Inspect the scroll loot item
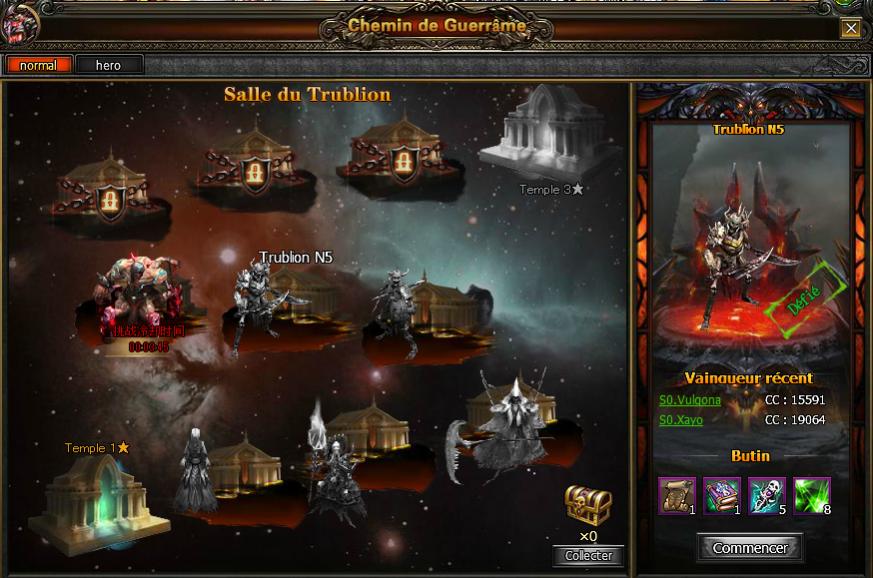Viewport: 873px width, 578px height. click(676, 494)
